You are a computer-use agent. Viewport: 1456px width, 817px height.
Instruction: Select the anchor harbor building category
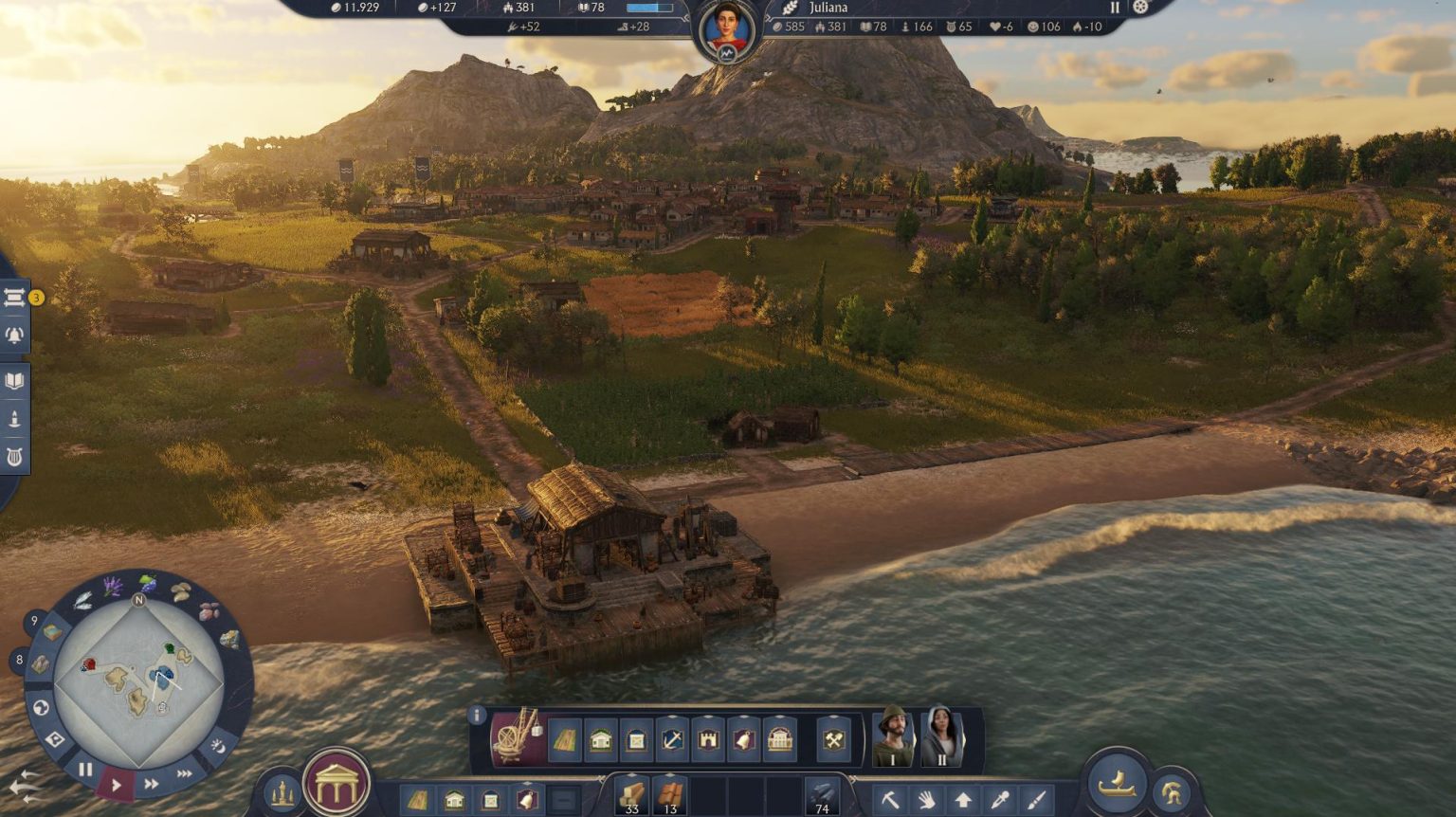point(672,739)
